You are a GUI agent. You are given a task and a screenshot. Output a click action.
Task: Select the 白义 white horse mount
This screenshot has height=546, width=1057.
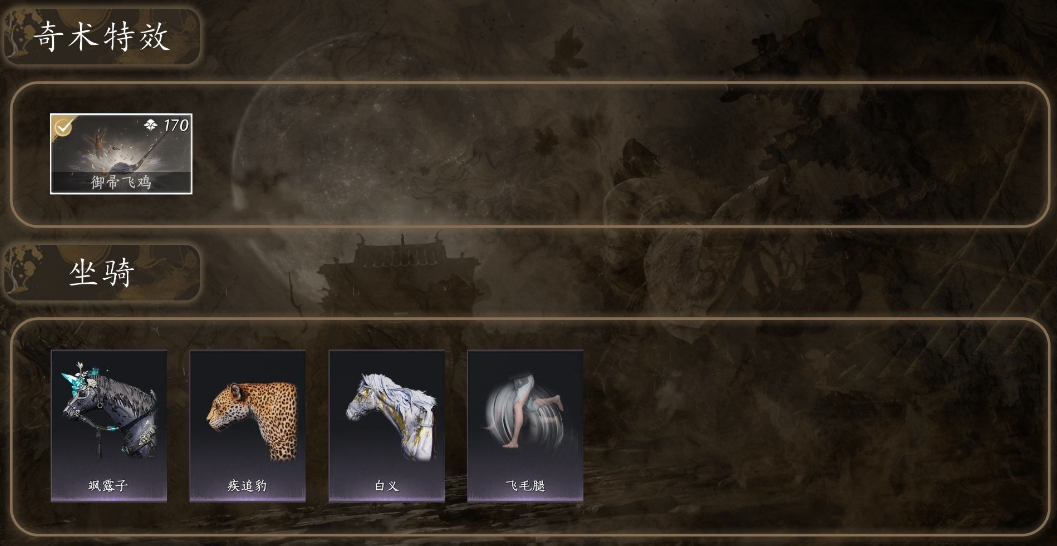point(387,425)
